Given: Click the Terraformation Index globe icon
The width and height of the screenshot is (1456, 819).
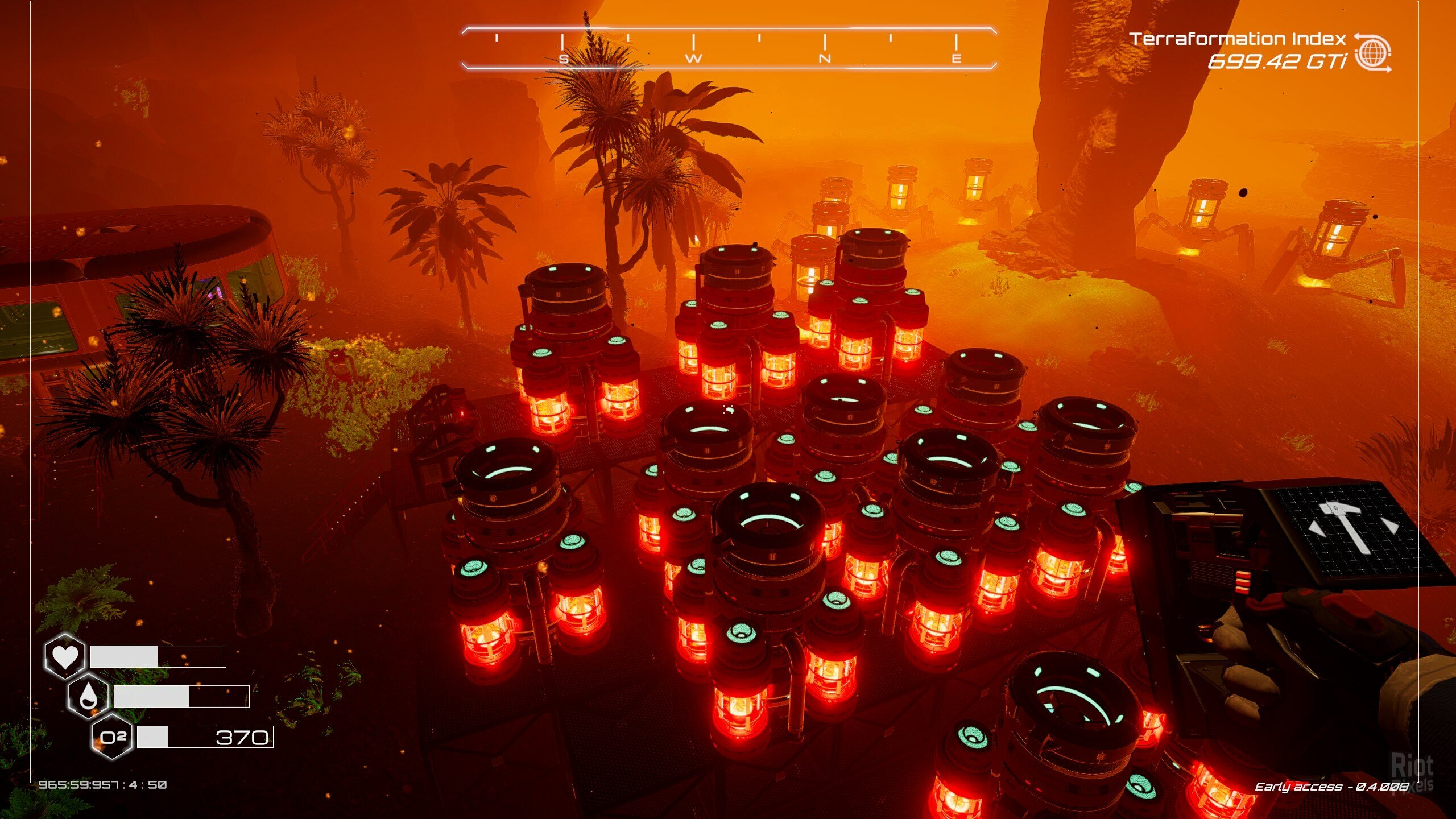Looking at the screenshot, I should pyautogui.click(x=1372, y=53).
